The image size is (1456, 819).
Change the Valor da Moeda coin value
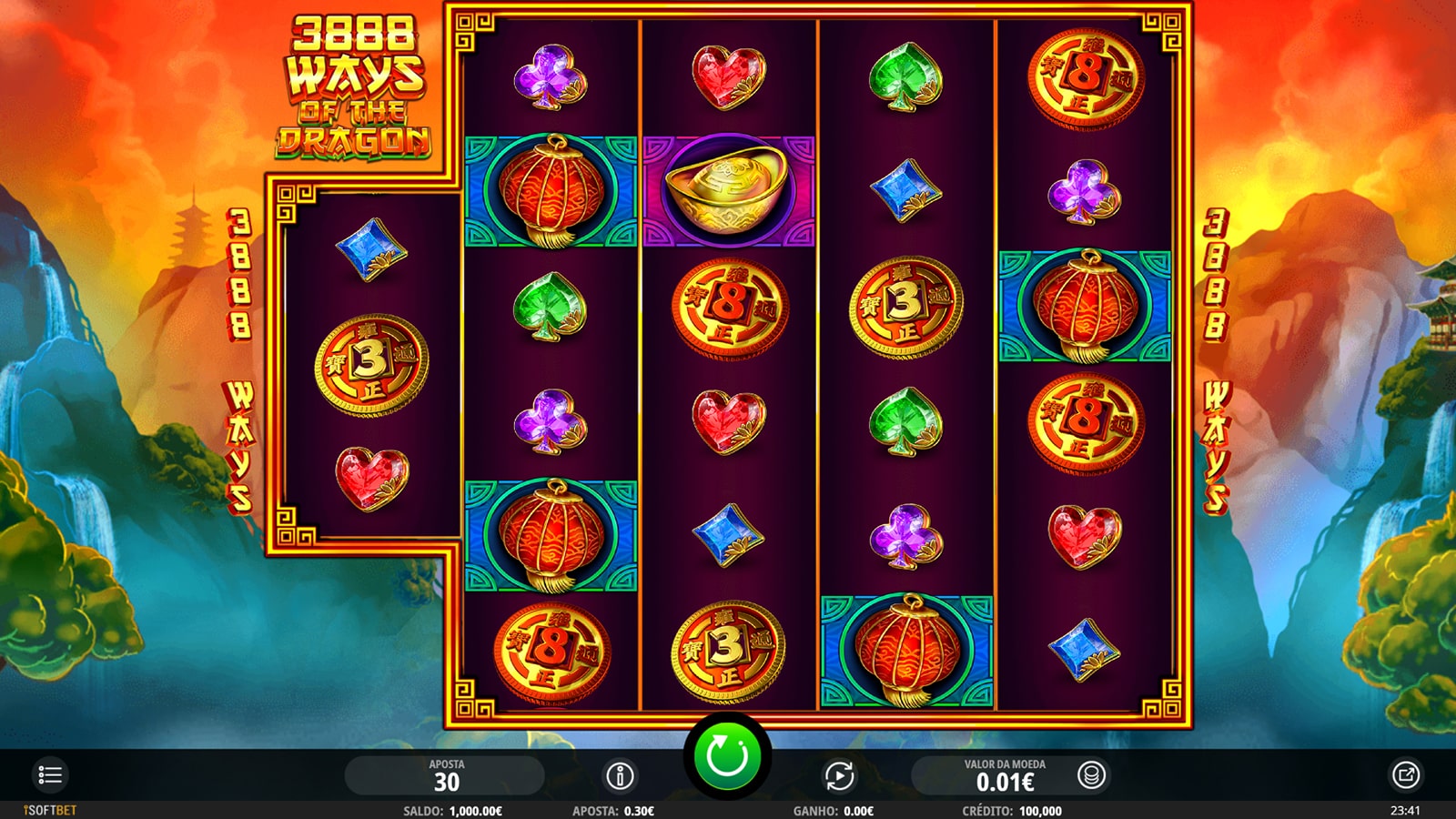[x=1004, y=775]
